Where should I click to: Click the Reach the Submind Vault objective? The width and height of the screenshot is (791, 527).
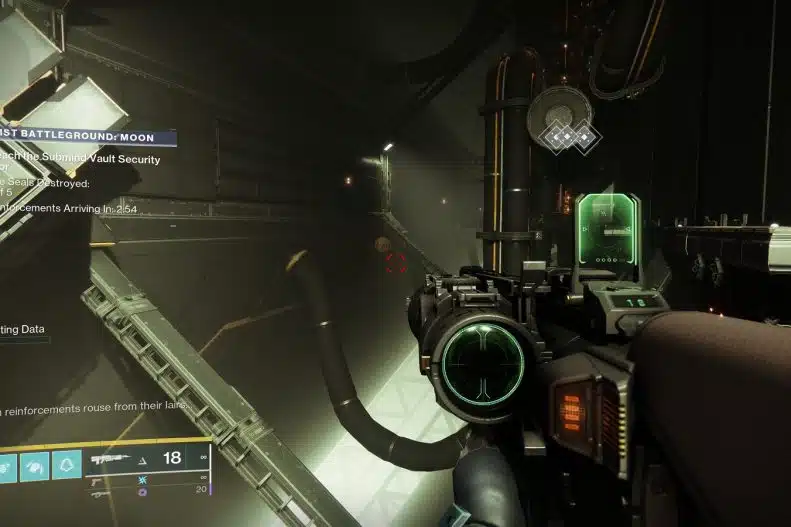[80, 164]
